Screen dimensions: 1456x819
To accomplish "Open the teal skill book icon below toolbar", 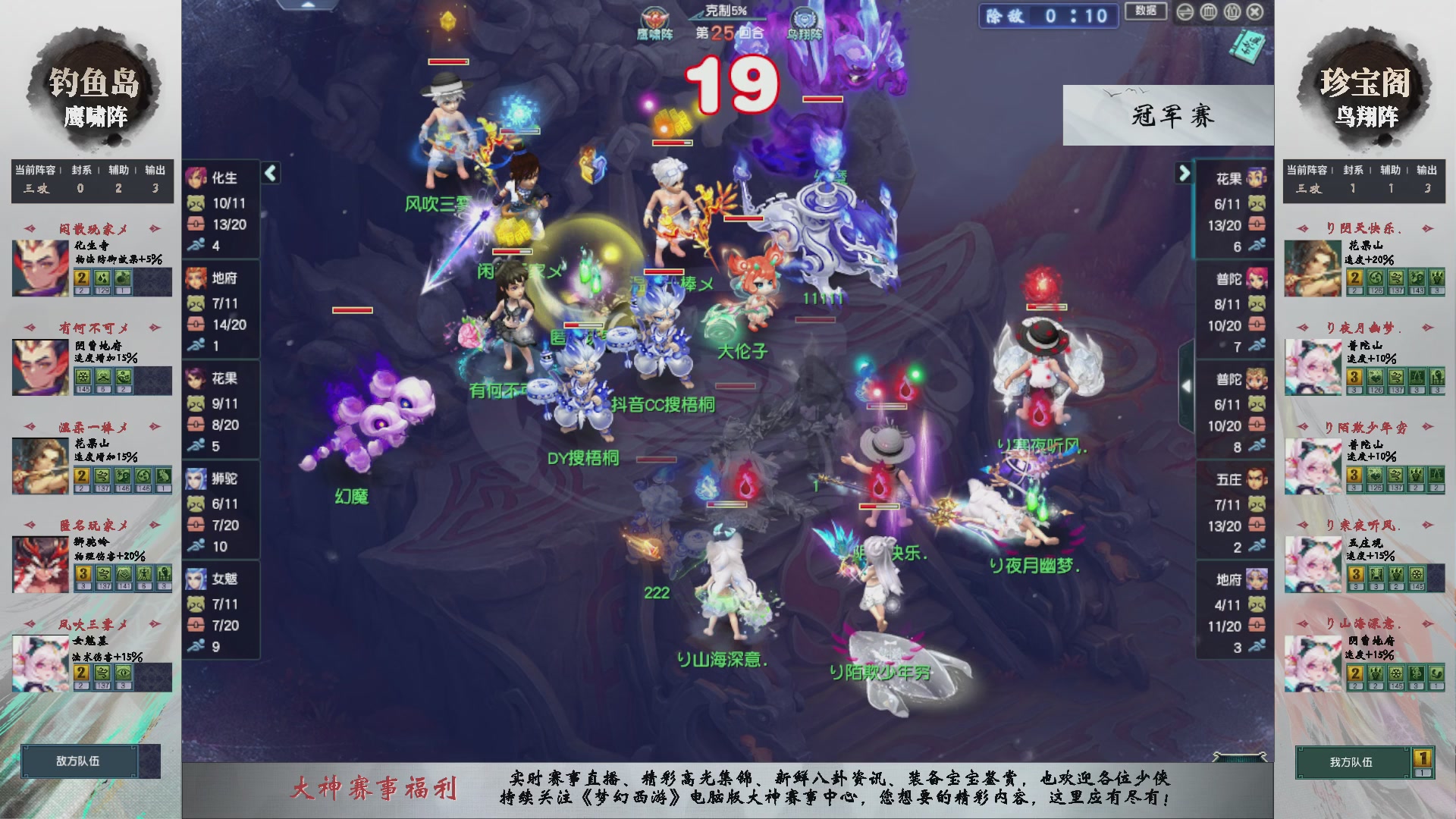I will [1251, 44].
